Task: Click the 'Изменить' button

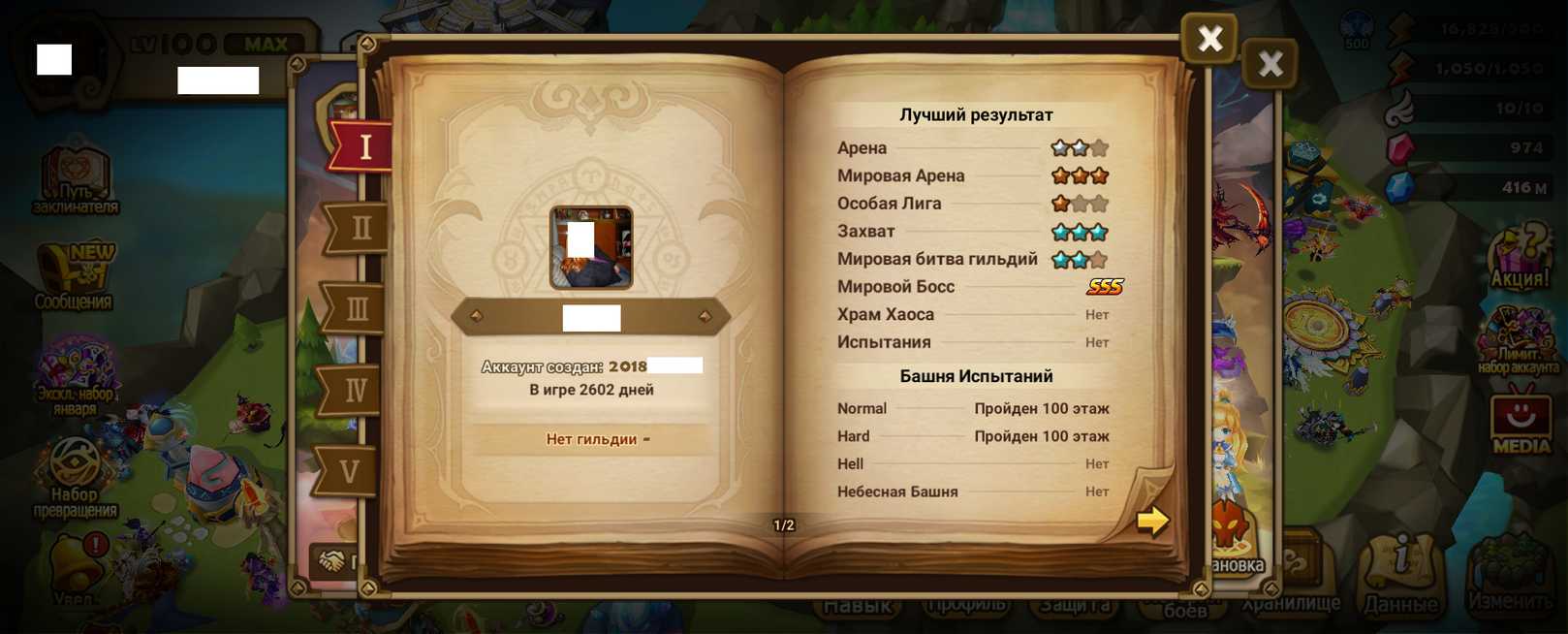Action: 1510,577
